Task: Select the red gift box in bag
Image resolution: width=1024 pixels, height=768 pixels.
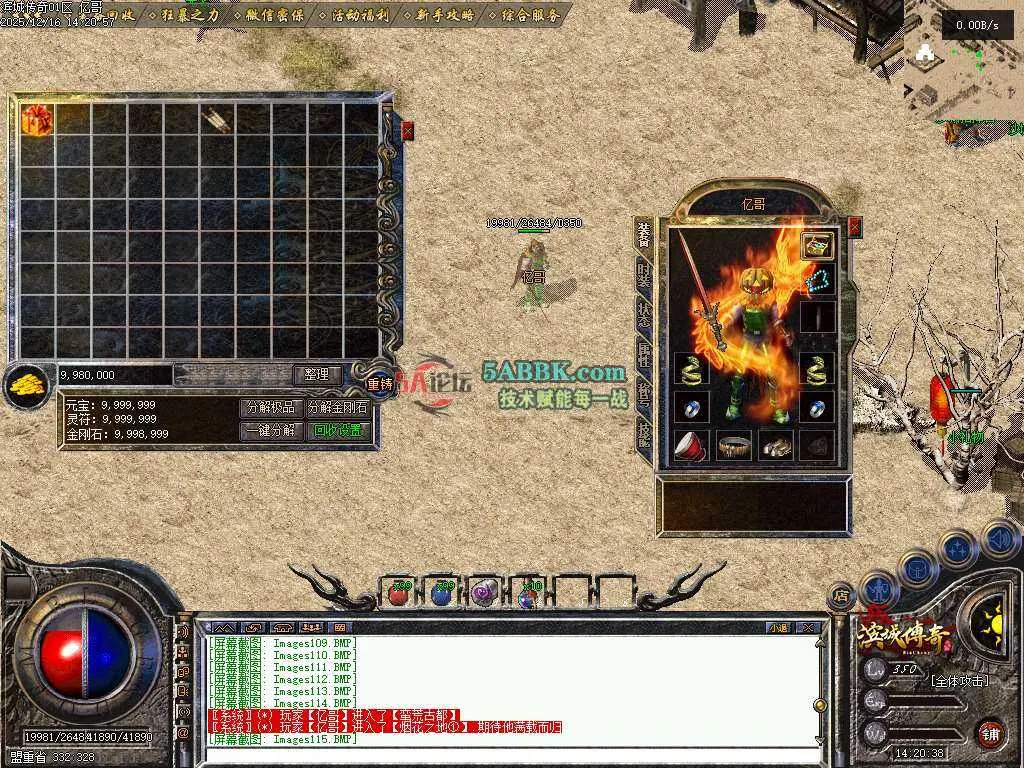Action: 37,118
